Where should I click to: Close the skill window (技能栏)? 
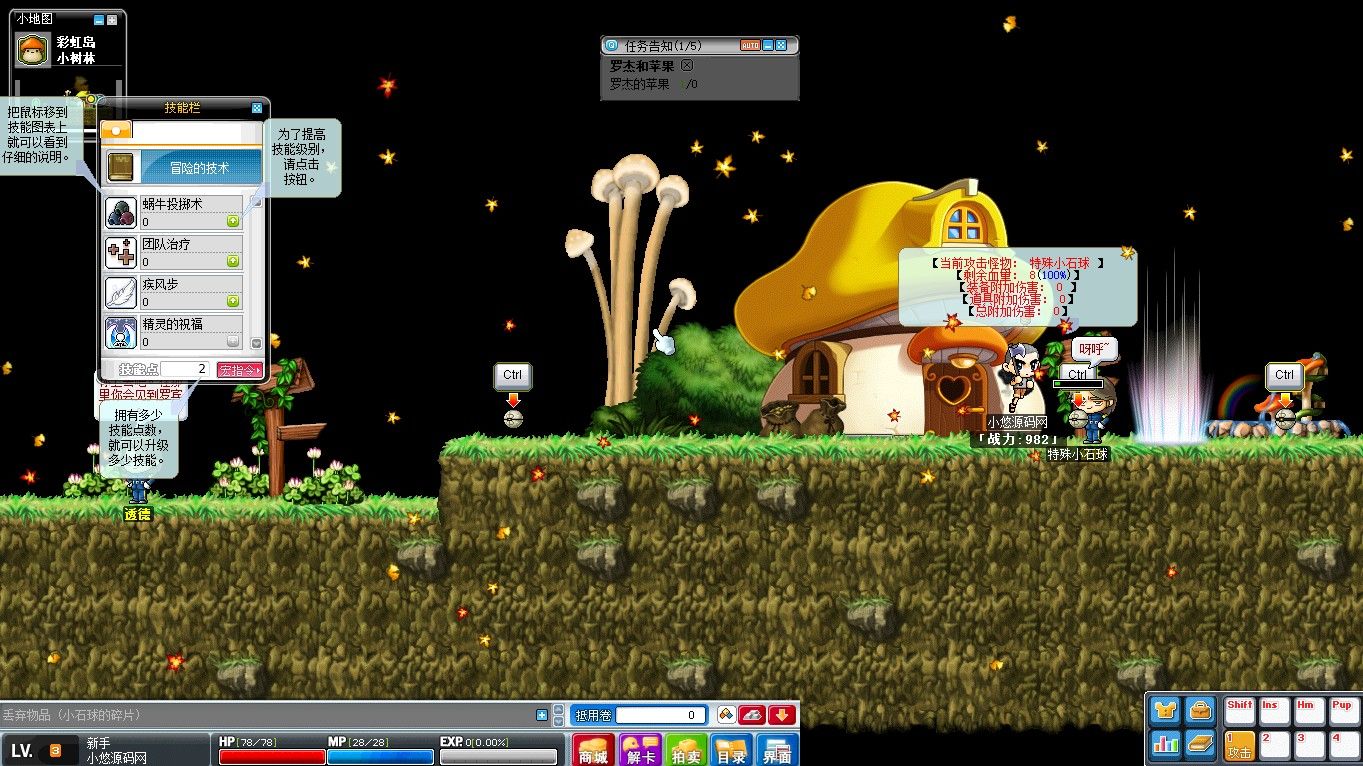(x=257, y=108)
